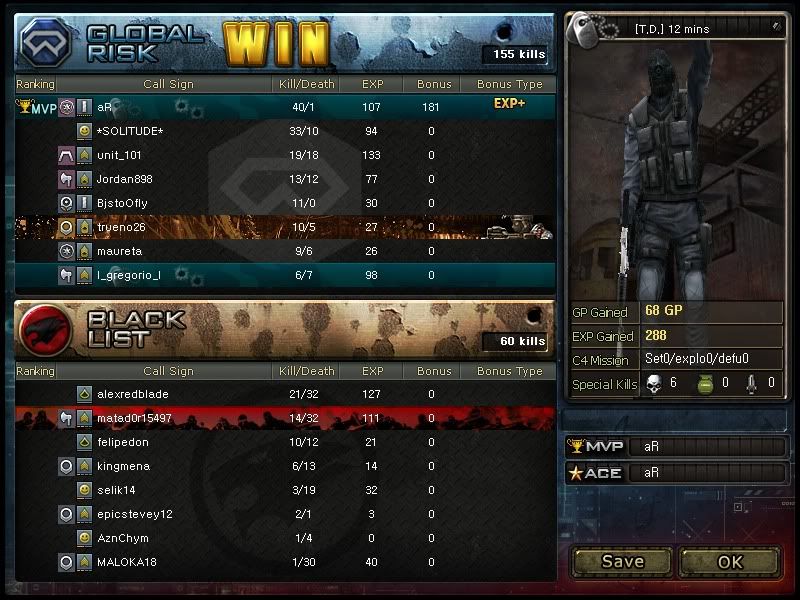This screenshot has width=800, height=600.
Task: Pick the BjstoOfly scoreboard entry
Action: point(125,203)
